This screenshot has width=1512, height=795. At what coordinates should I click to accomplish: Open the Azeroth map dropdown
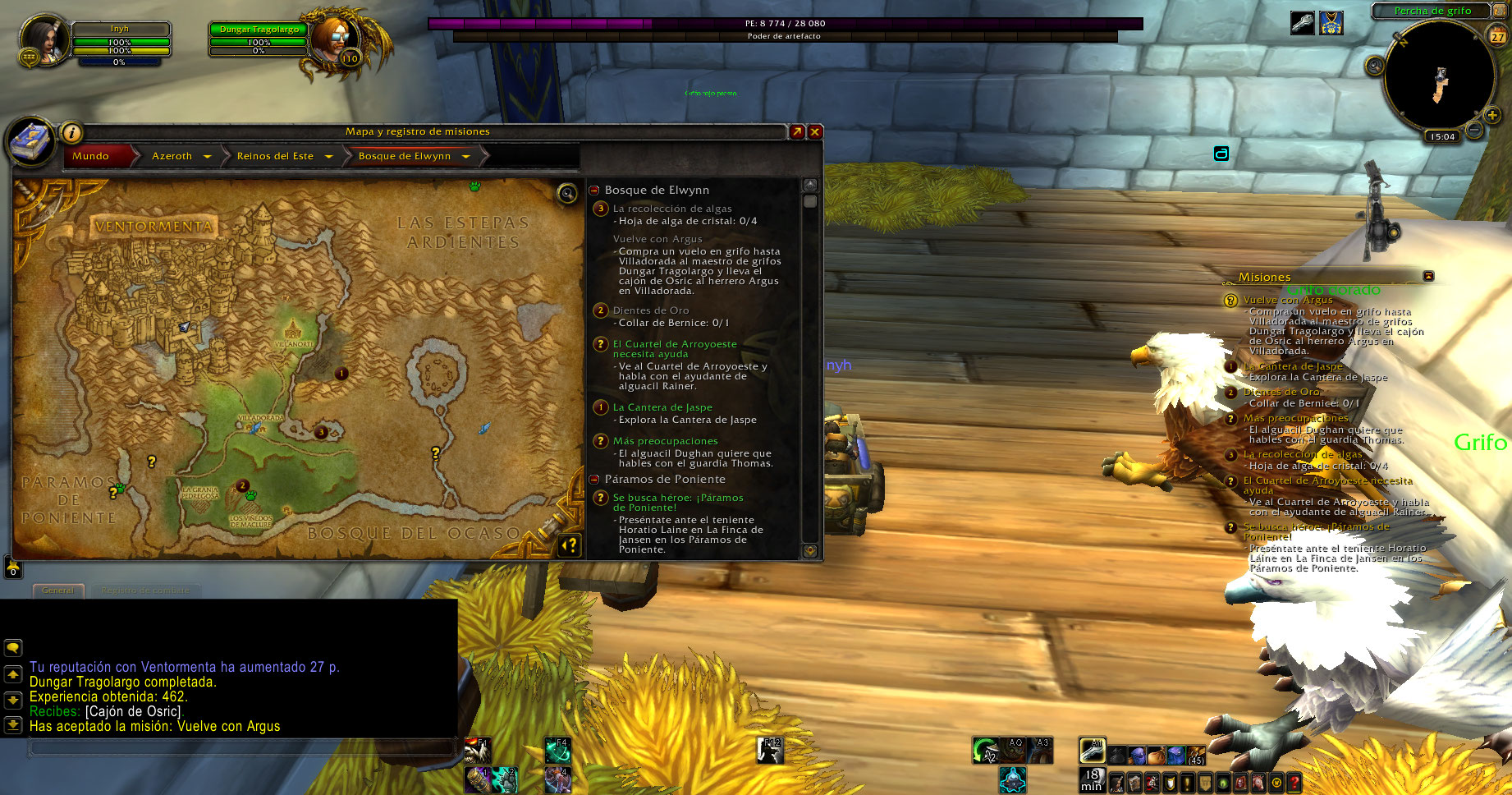207,156
